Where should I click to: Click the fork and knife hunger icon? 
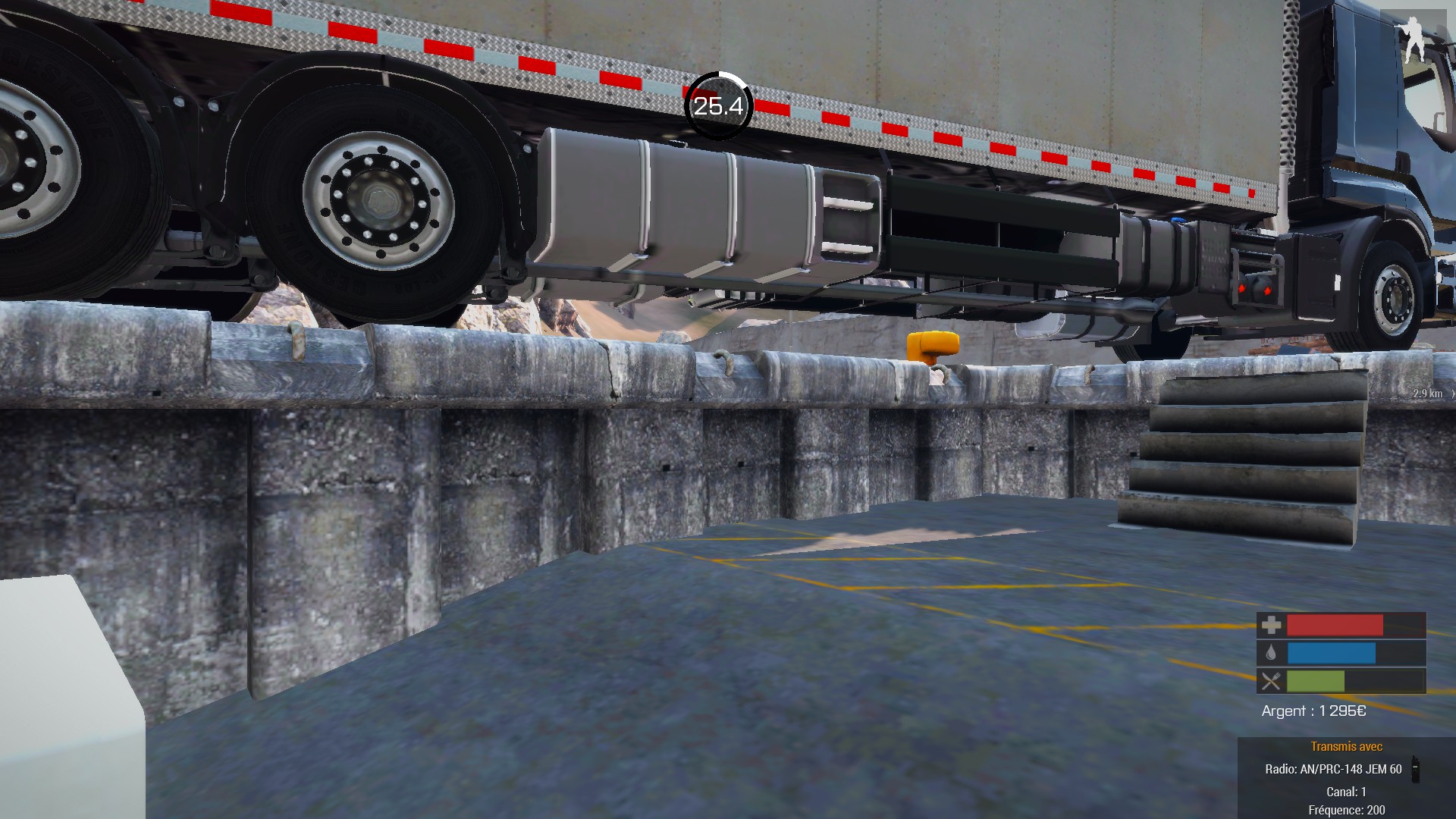point(1271,681)
